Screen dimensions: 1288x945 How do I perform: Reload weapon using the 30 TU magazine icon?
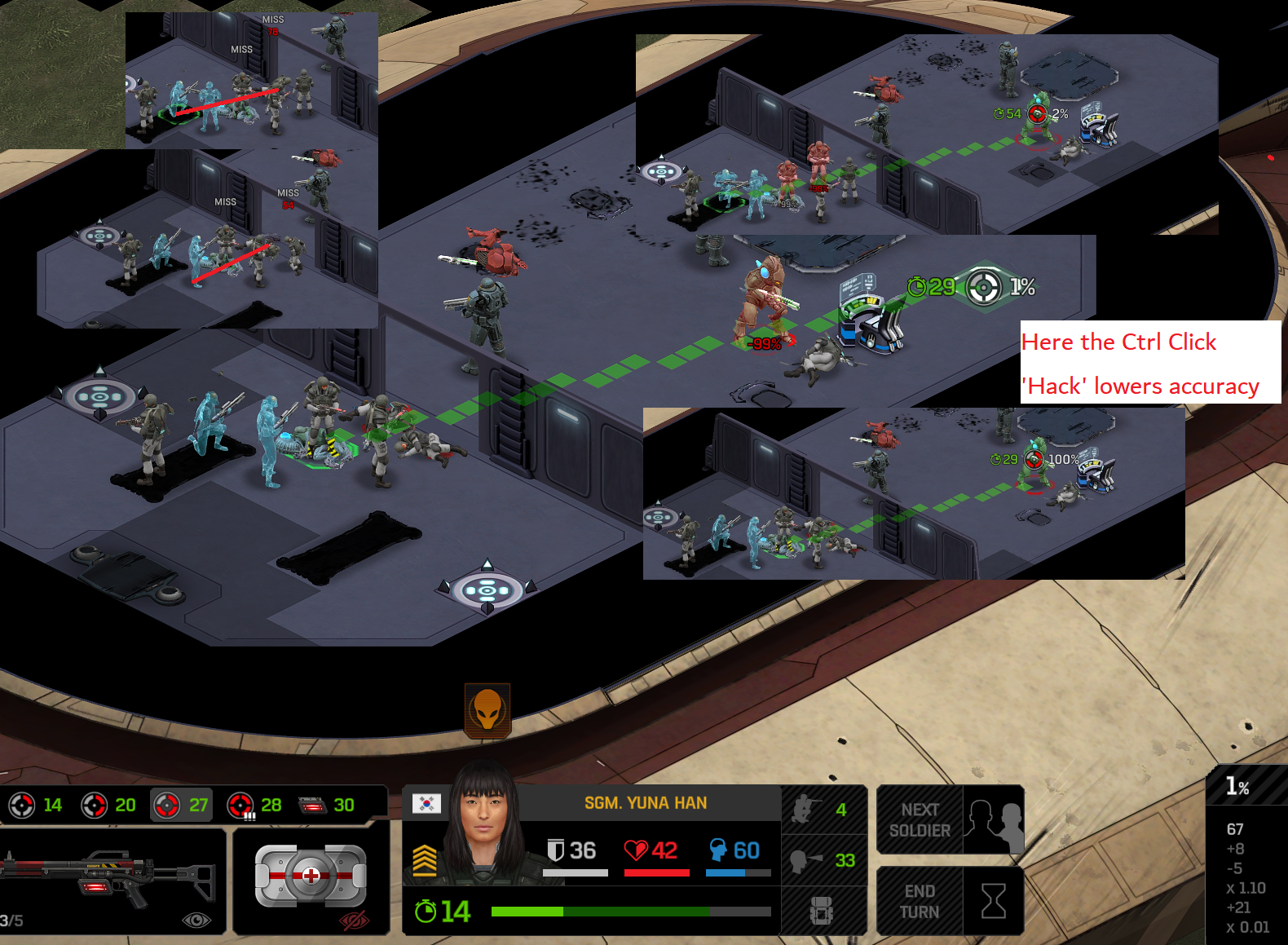pyautogui.click(x=326, y=806)
